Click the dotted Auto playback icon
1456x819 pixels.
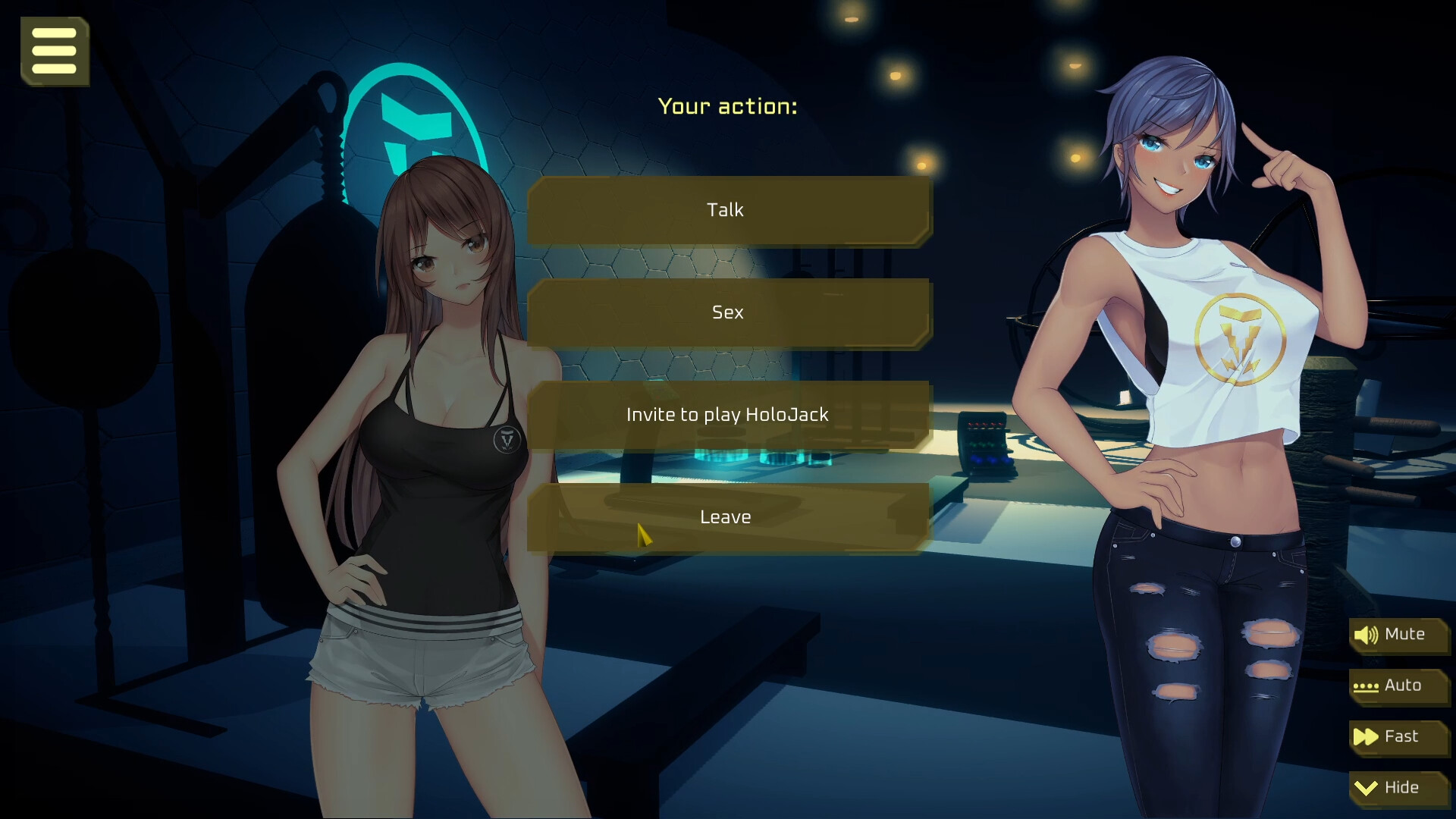tap(1365, 686)
